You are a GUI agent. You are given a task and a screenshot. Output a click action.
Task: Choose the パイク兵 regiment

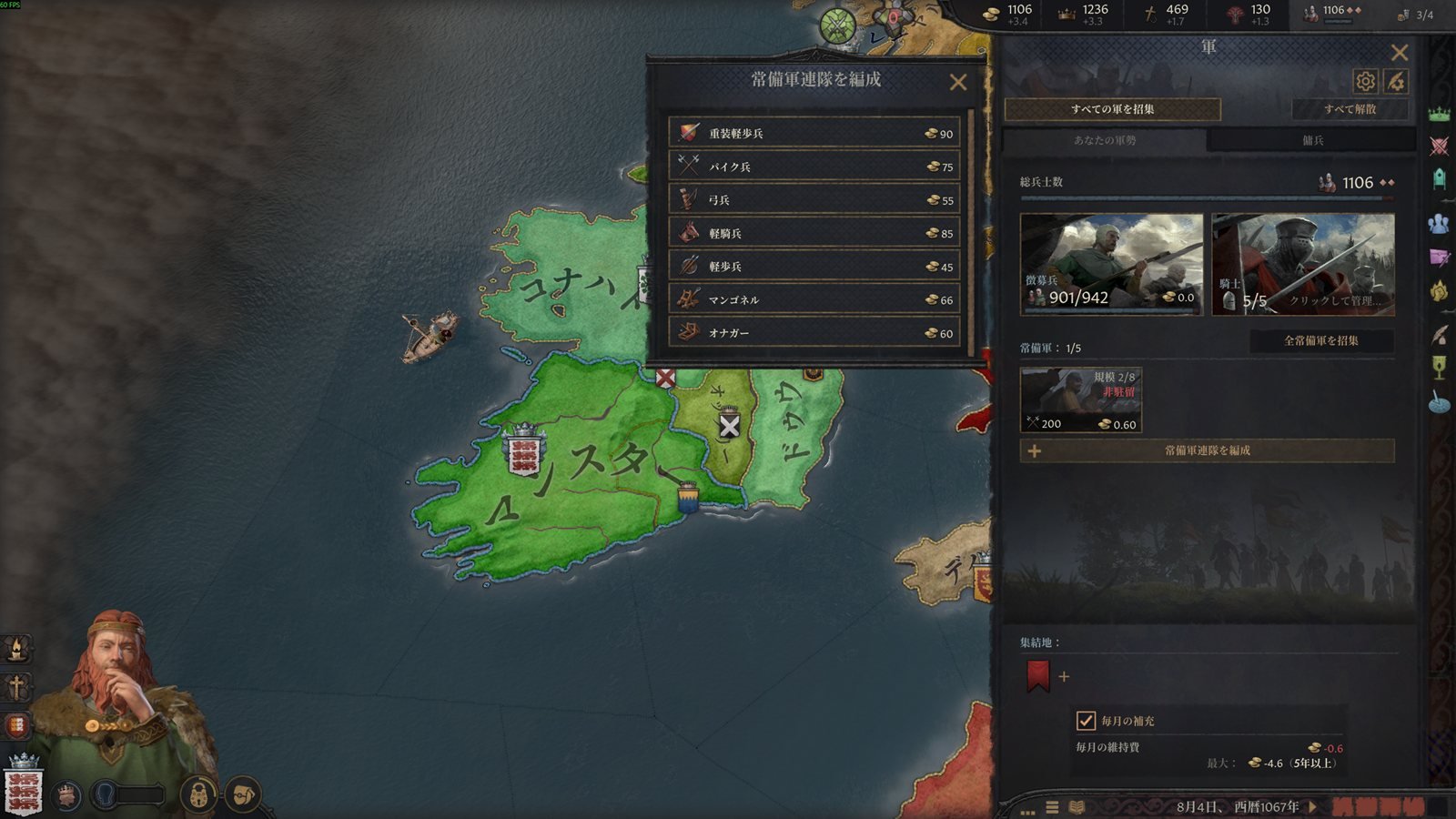814,167
